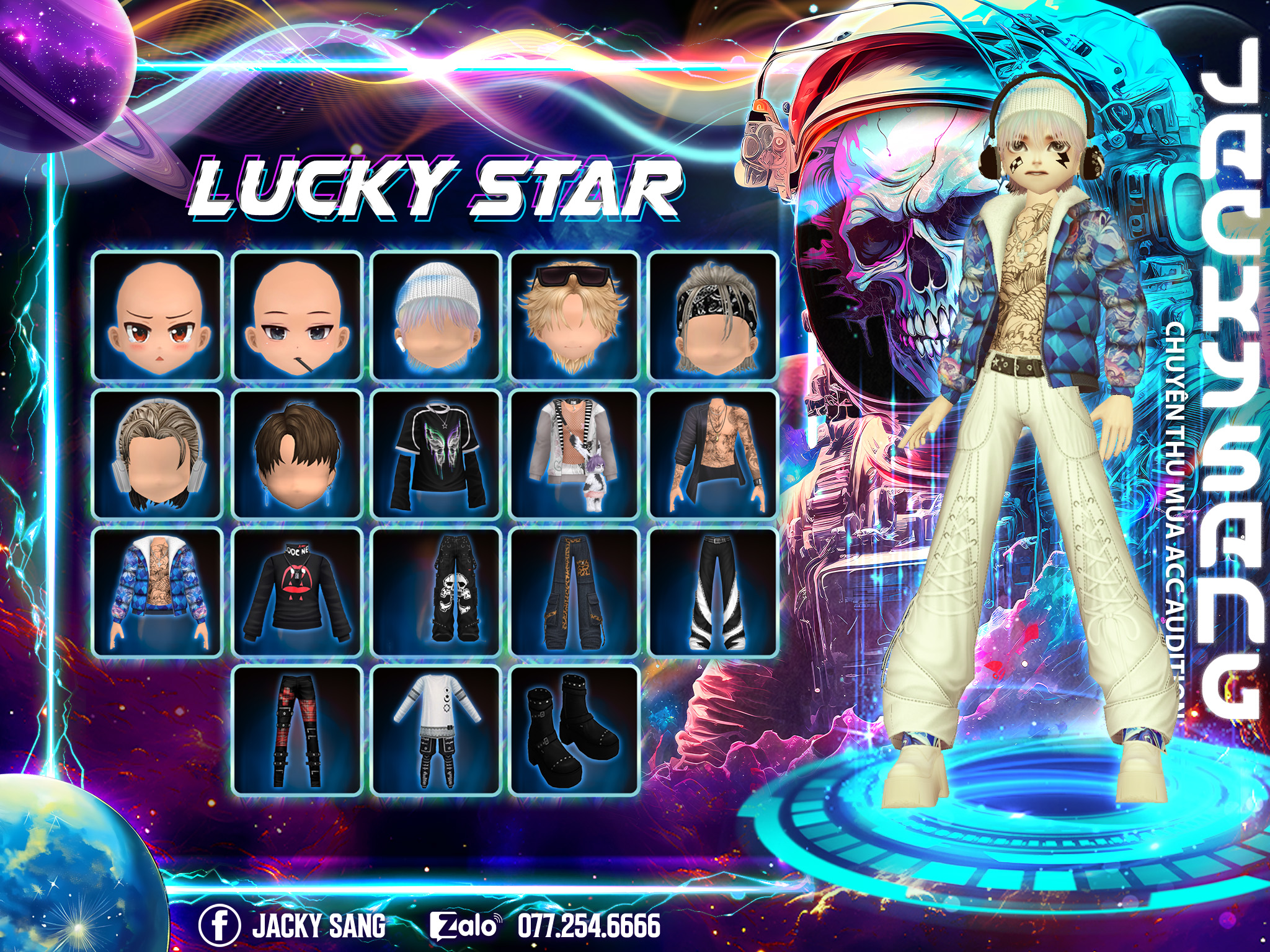
Task: Pick the brown parted hairstyle tile
Action: pos(297,454)
